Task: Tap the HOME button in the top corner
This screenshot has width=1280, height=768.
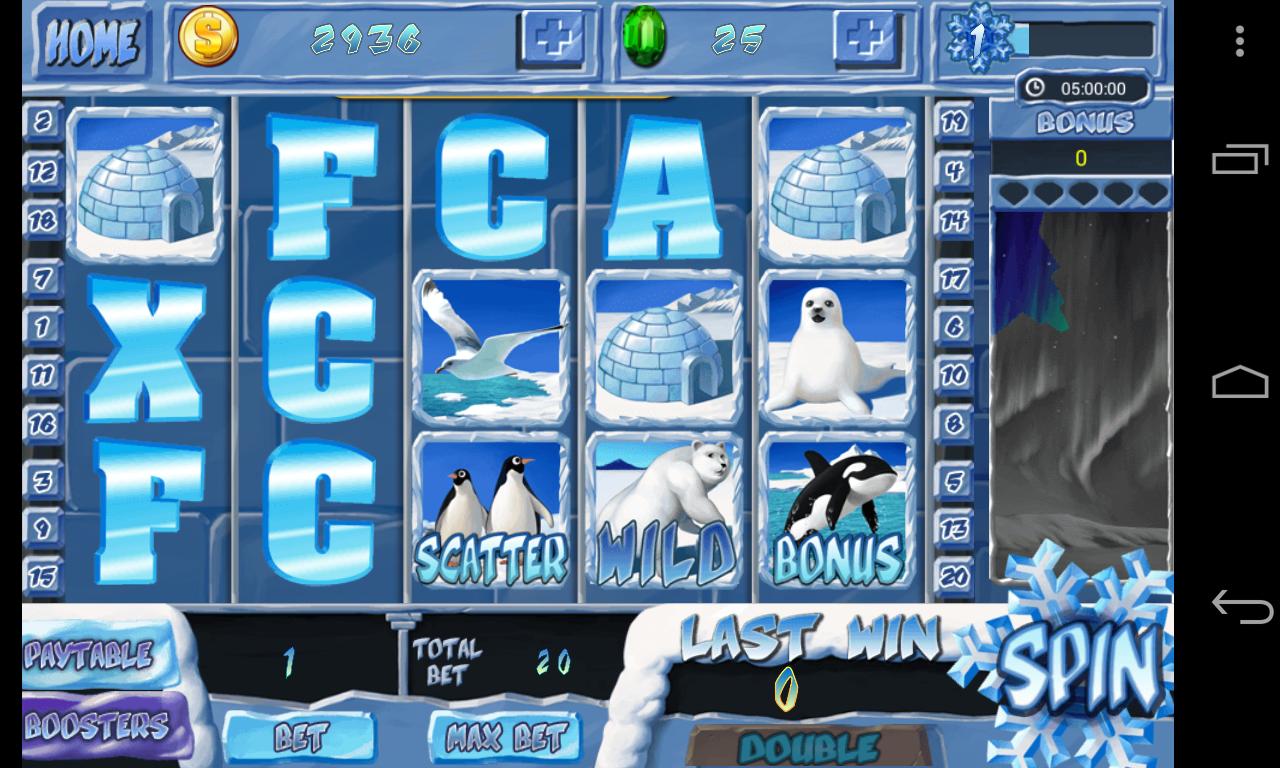Action: [91, 40]
